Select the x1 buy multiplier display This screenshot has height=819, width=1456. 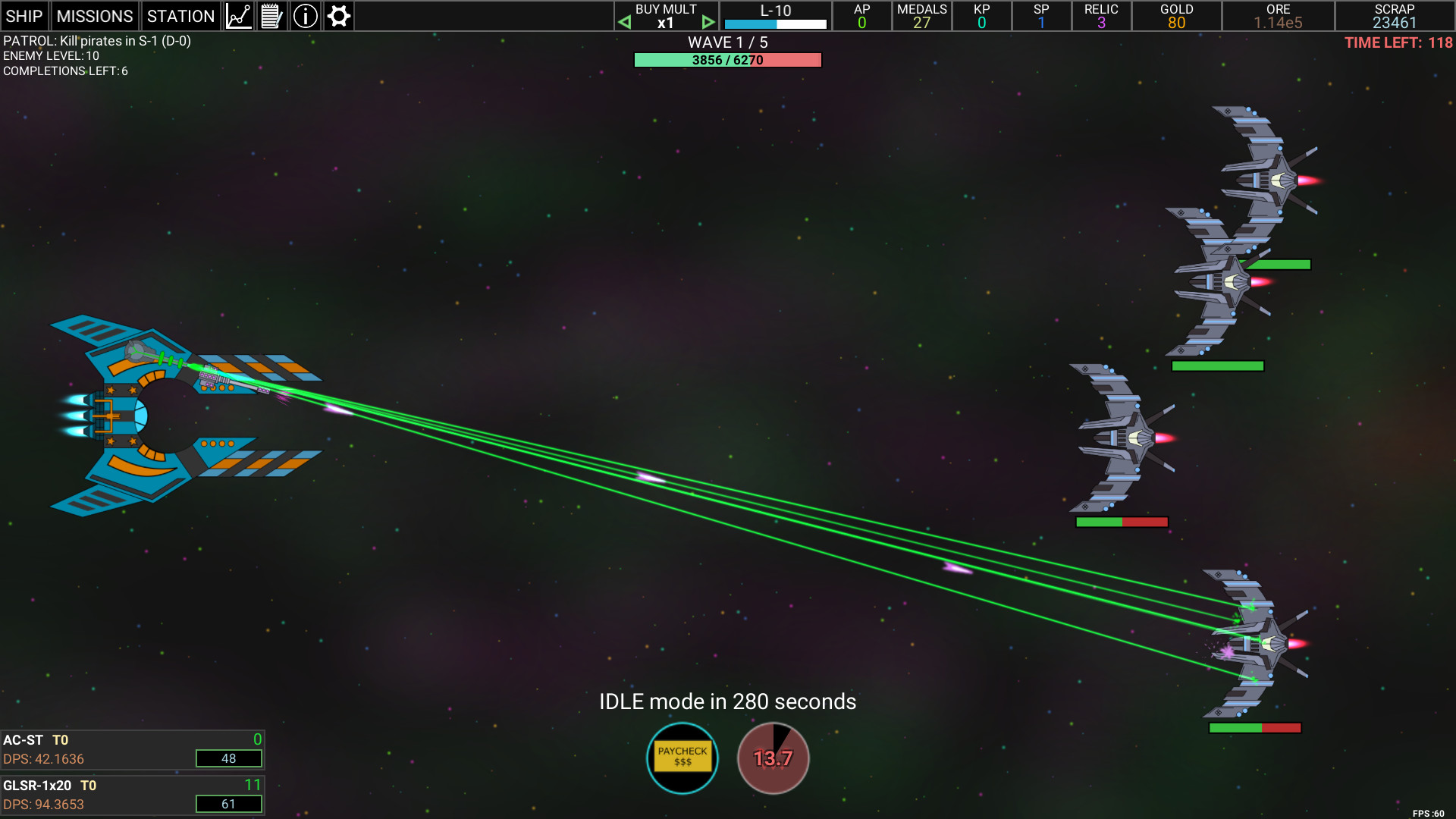[666, 23]
